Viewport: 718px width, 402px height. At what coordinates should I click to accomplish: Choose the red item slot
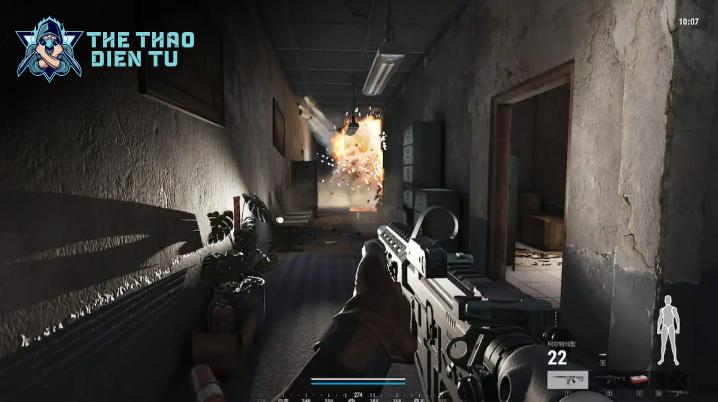click(x=640, y=379)
